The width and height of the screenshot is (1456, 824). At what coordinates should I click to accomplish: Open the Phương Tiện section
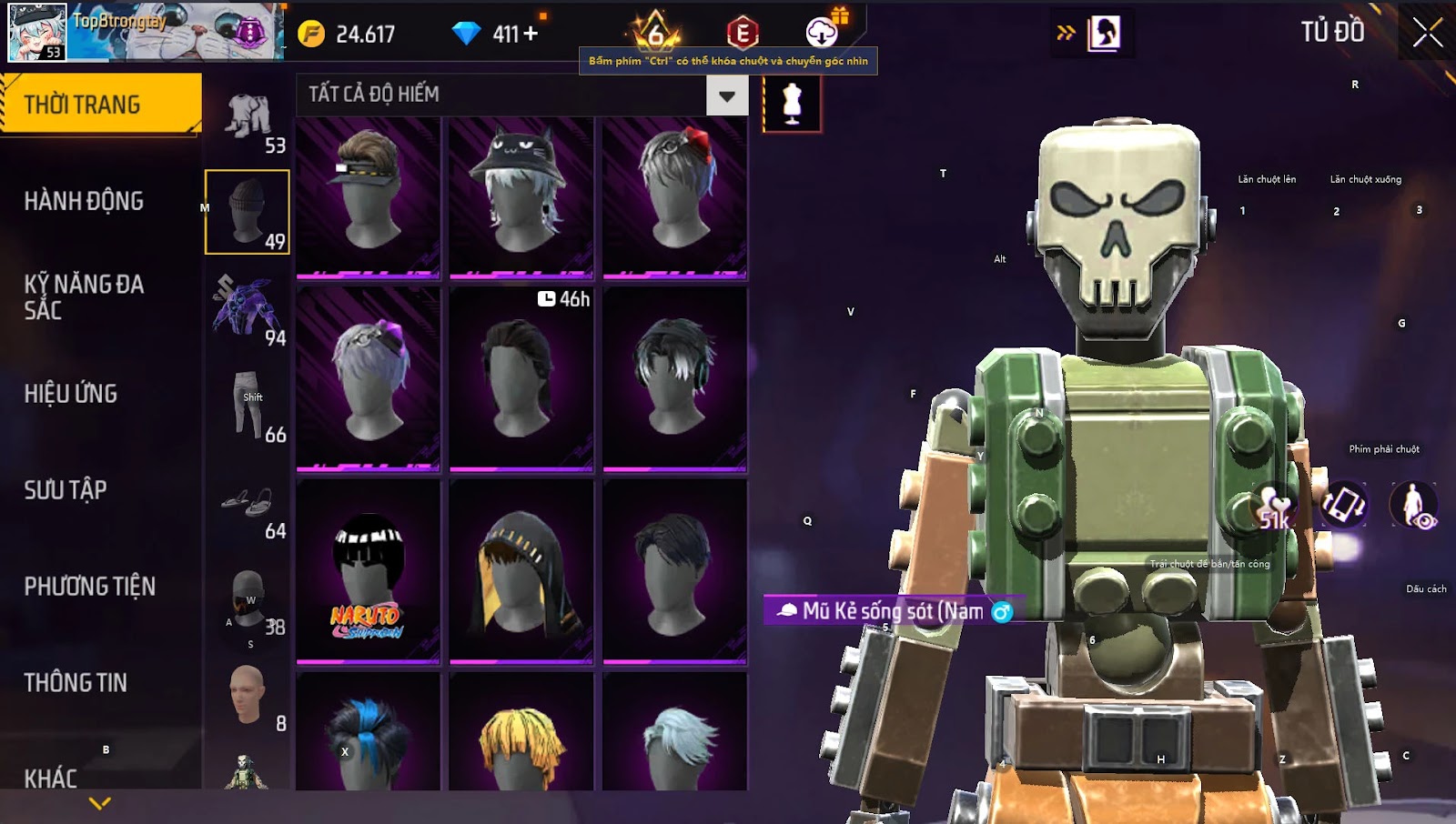89,587
